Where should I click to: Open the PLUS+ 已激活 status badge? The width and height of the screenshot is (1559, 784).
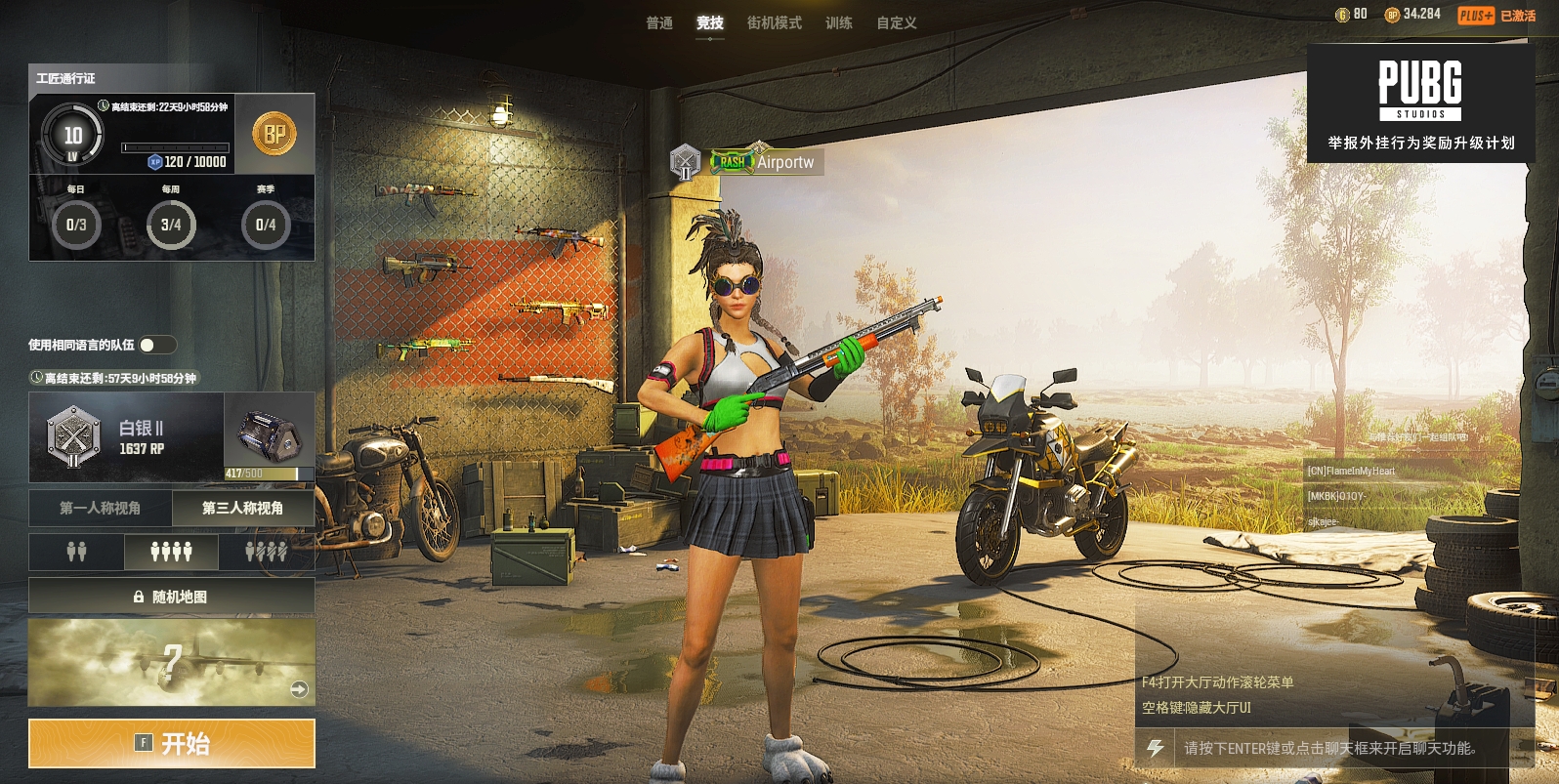click(x=1496, y=16)
